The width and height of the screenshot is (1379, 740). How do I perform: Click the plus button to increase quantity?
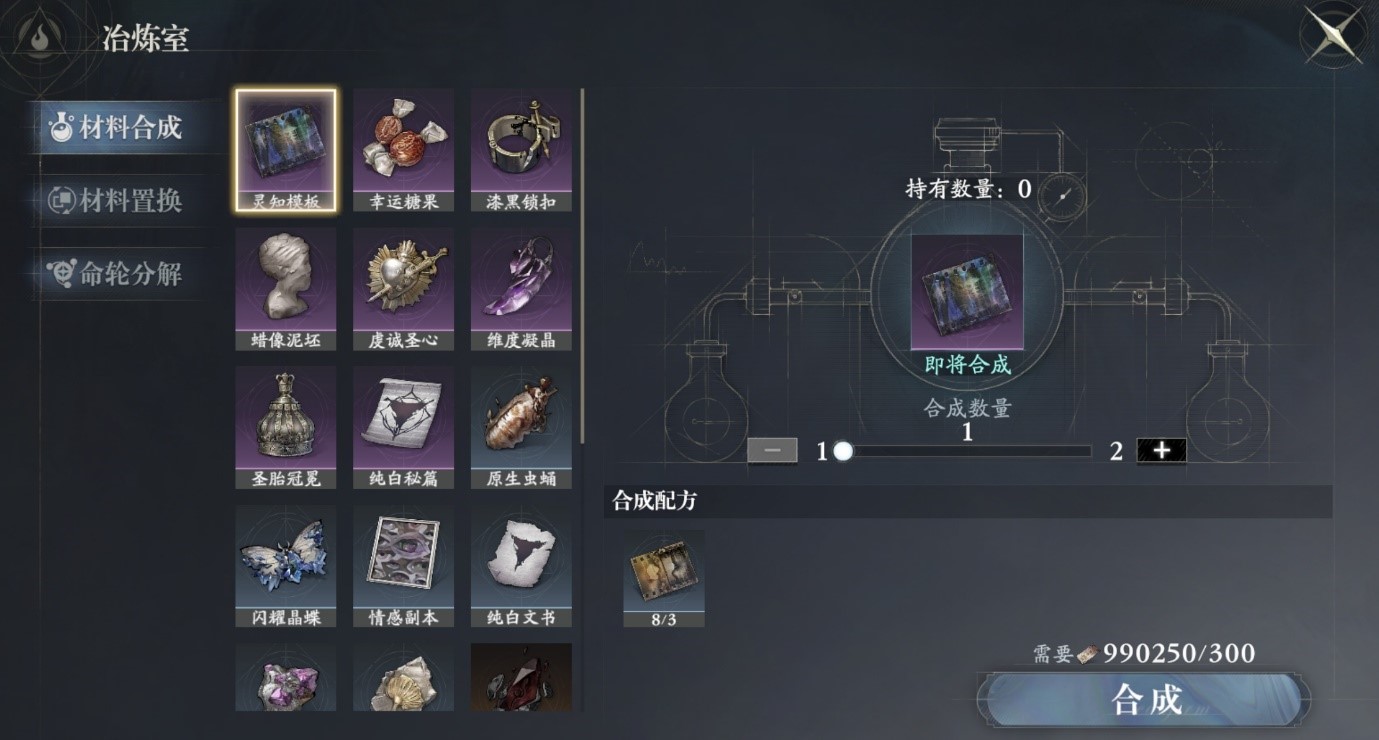[1160, 450]
